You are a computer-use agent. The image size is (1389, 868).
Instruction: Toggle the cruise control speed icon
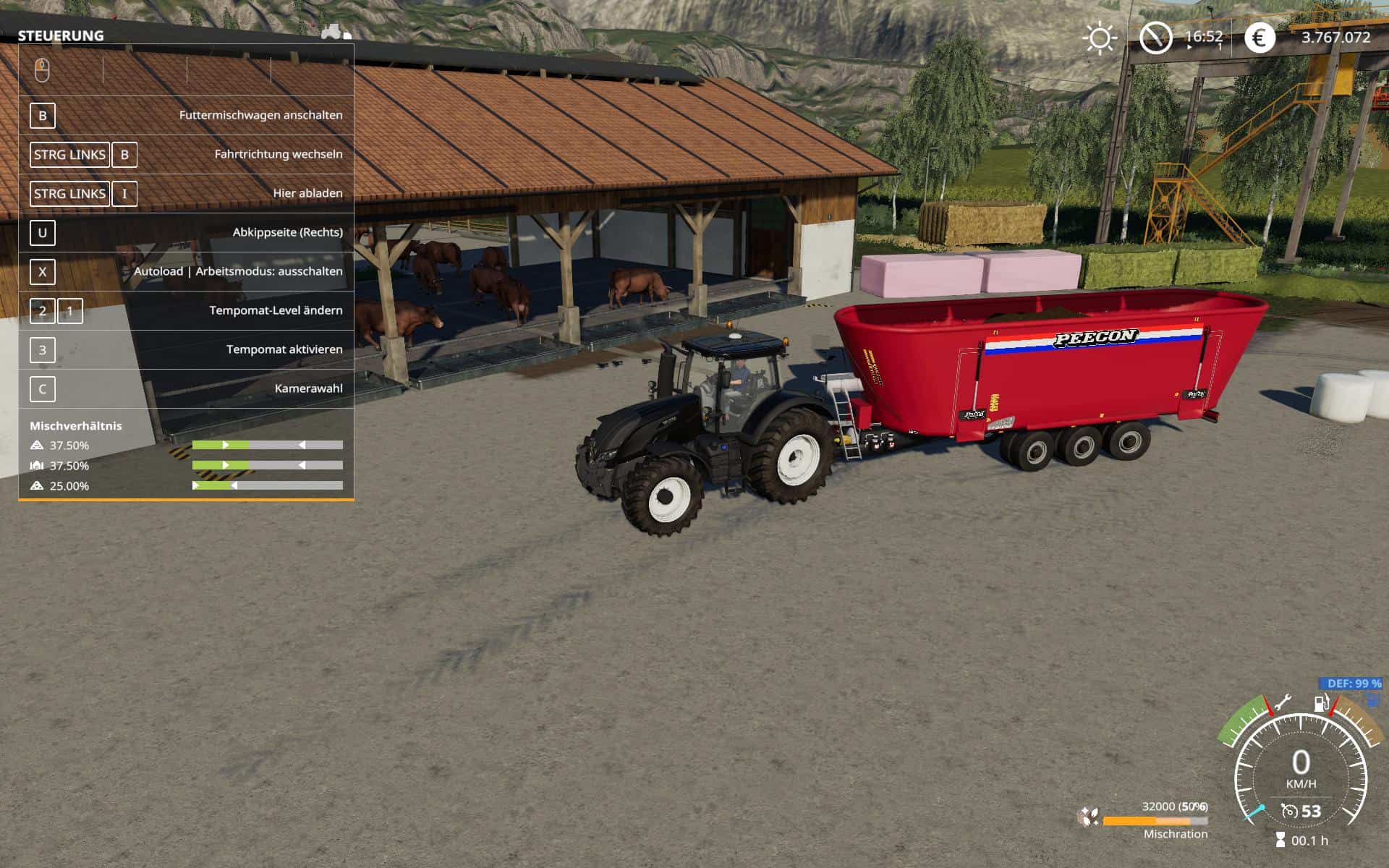coord(1289,811)
